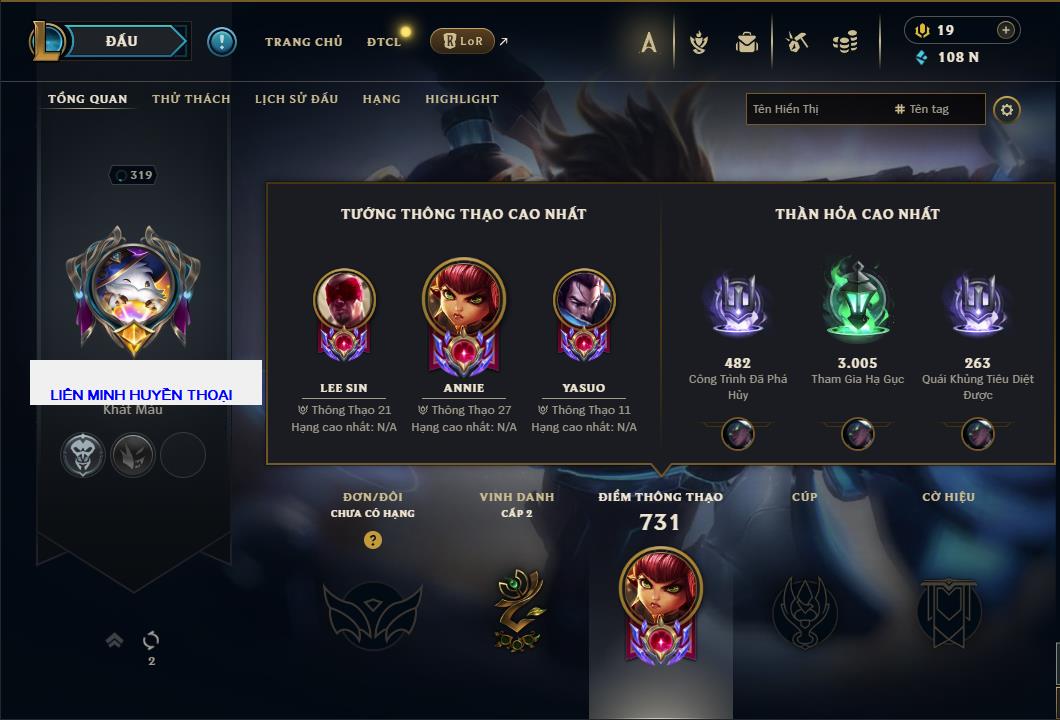The height and width of the screenshot is (720, 1060).
Task: Select Yasuo mastery portrait
Action: click(x=584, y=300)
